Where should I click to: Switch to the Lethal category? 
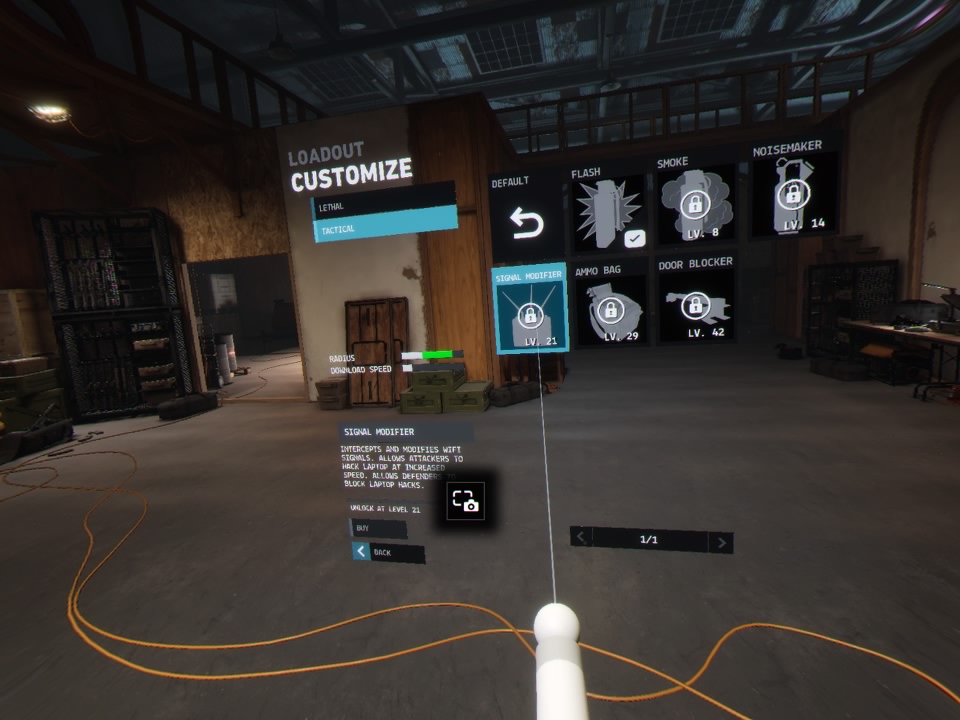click(x=384, y=205)
